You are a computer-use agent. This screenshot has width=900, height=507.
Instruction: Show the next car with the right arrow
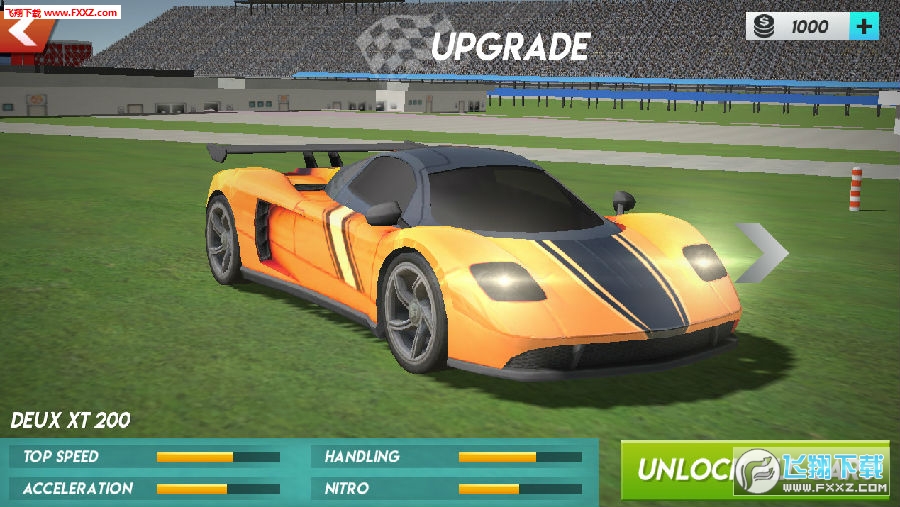[763, 254]
